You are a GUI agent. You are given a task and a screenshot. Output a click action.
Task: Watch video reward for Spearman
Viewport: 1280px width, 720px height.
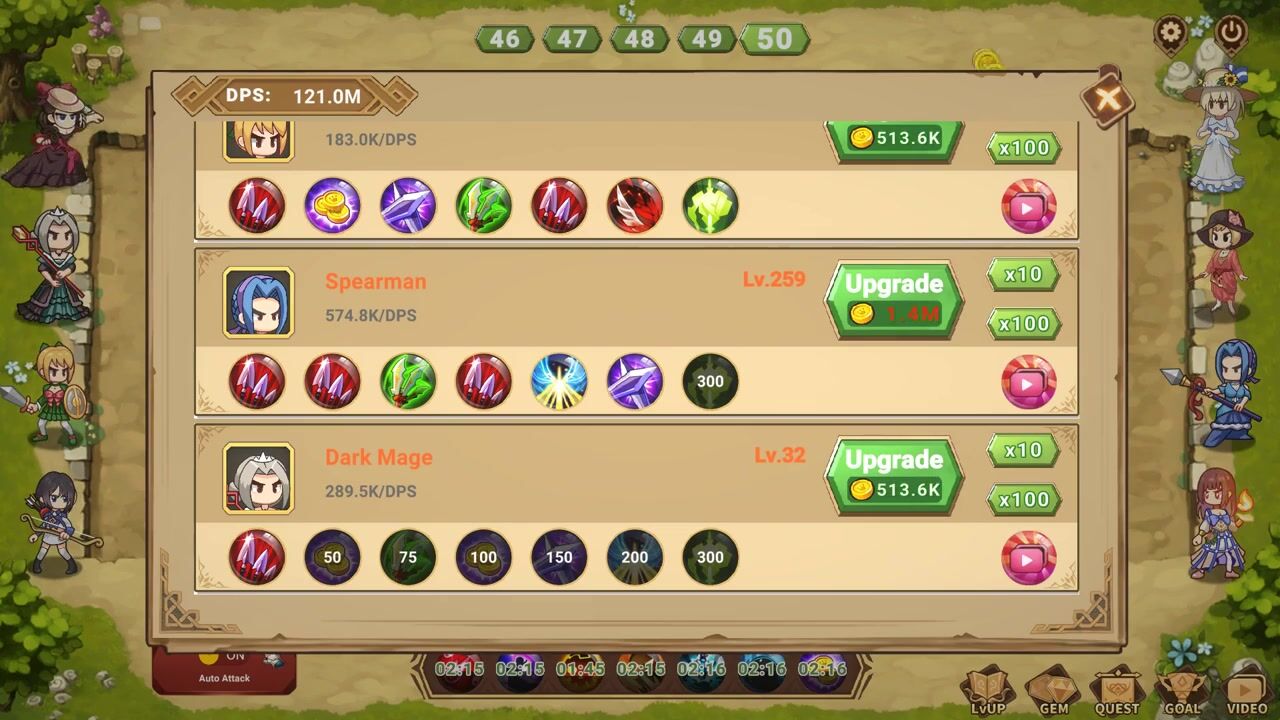tap(1028, 382)
